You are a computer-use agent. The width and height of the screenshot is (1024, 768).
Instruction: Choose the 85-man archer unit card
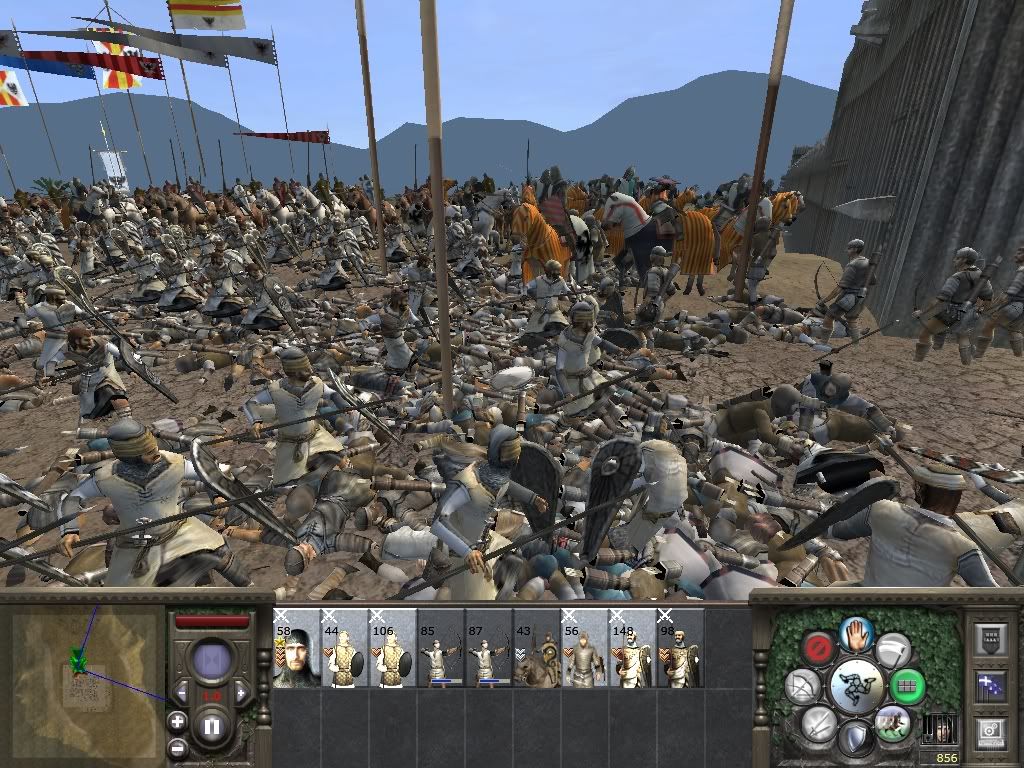440,648
